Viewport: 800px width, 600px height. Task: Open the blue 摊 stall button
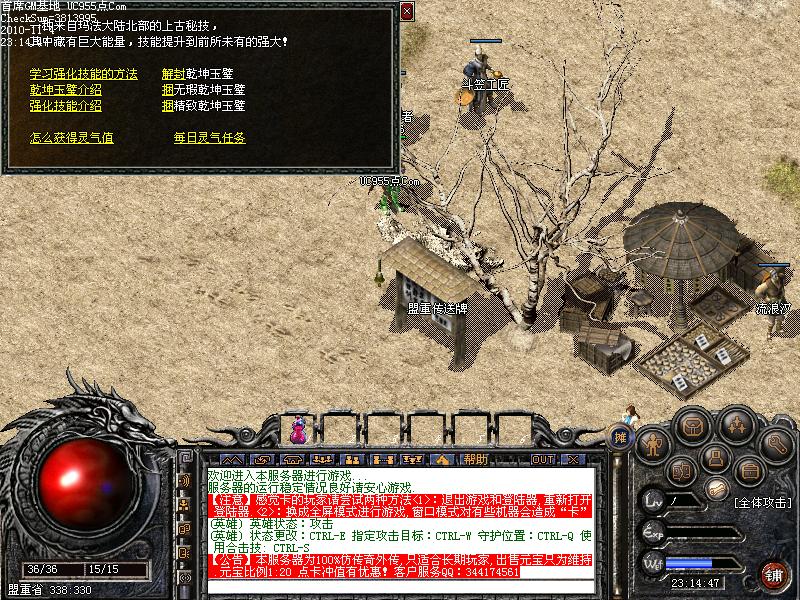pos(621,437)
